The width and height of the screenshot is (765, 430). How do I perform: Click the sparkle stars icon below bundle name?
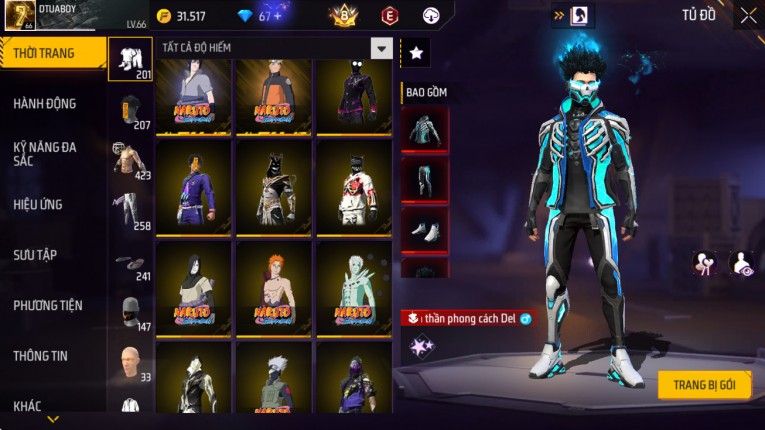click(x=420, y=346)
